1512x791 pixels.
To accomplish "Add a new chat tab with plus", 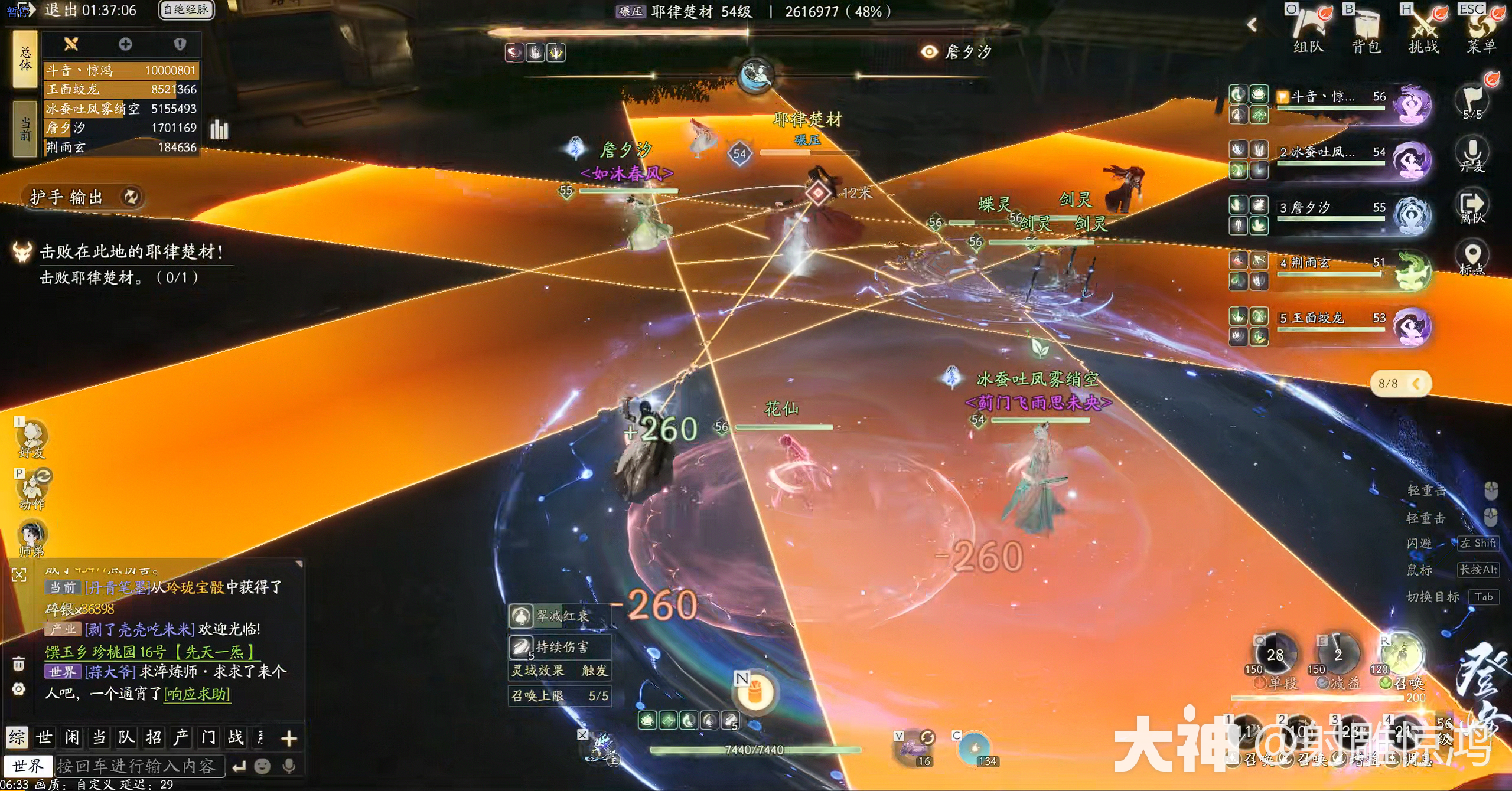I will pyautogui.click(x=289, y=738).
